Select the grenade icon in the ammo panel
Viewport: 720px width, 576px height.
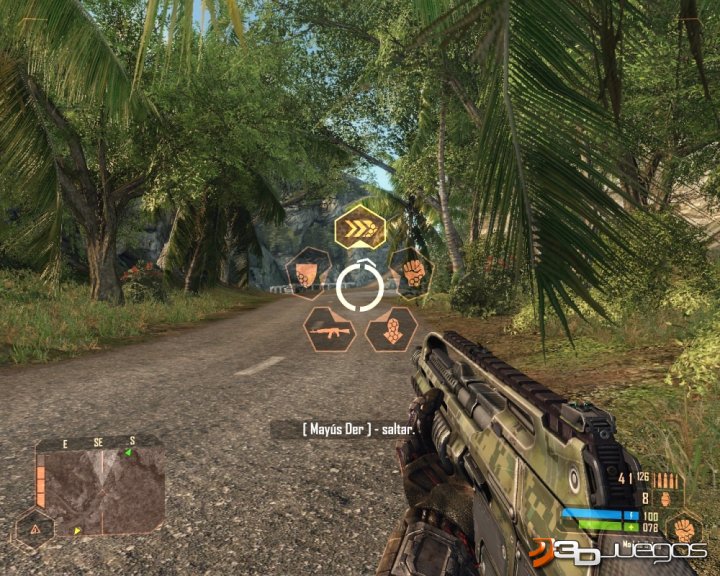point(667,496)
